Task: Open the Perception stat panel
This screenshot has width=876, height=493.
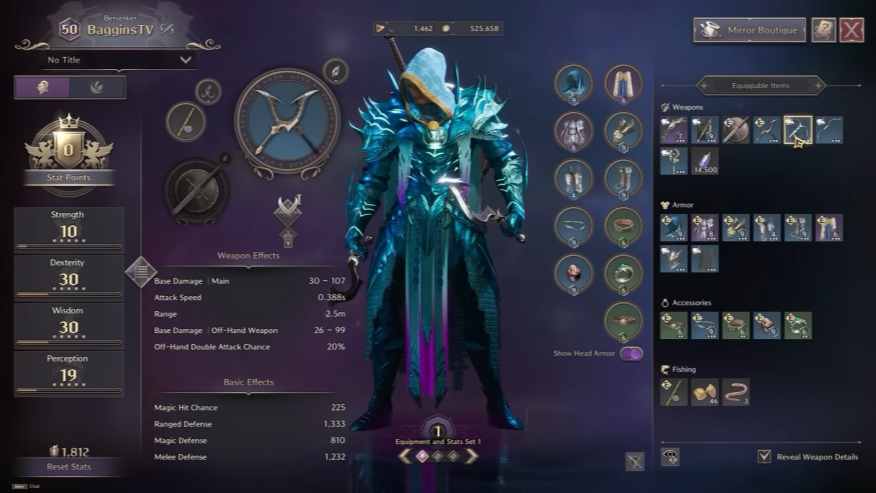Action: (x=68, y=373)
